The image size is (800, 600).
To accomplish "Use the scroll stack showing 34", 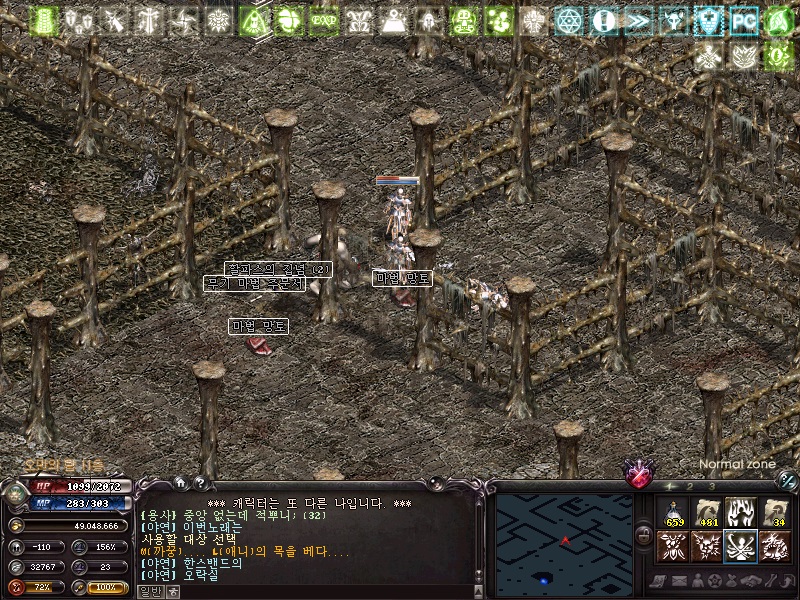I will pos(775,512).
